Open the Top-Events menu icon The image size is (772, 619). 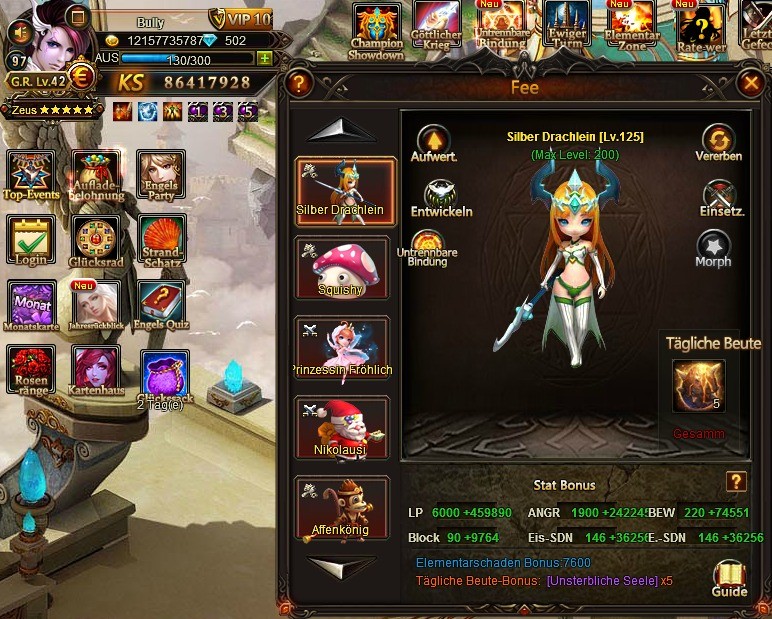click(x=31, y=175)
